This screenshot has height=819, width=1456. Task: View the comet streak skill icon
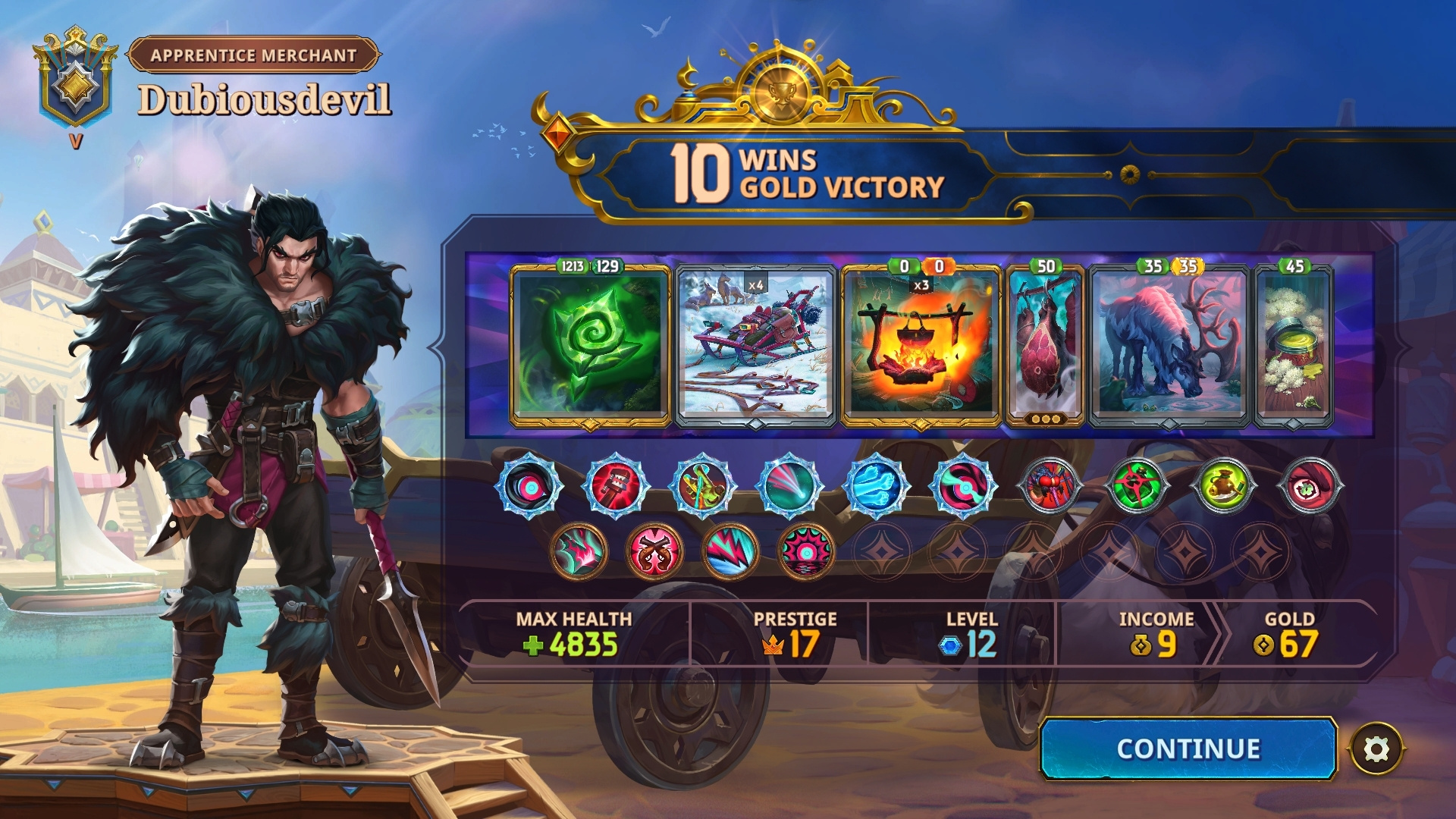coord(789,486)
